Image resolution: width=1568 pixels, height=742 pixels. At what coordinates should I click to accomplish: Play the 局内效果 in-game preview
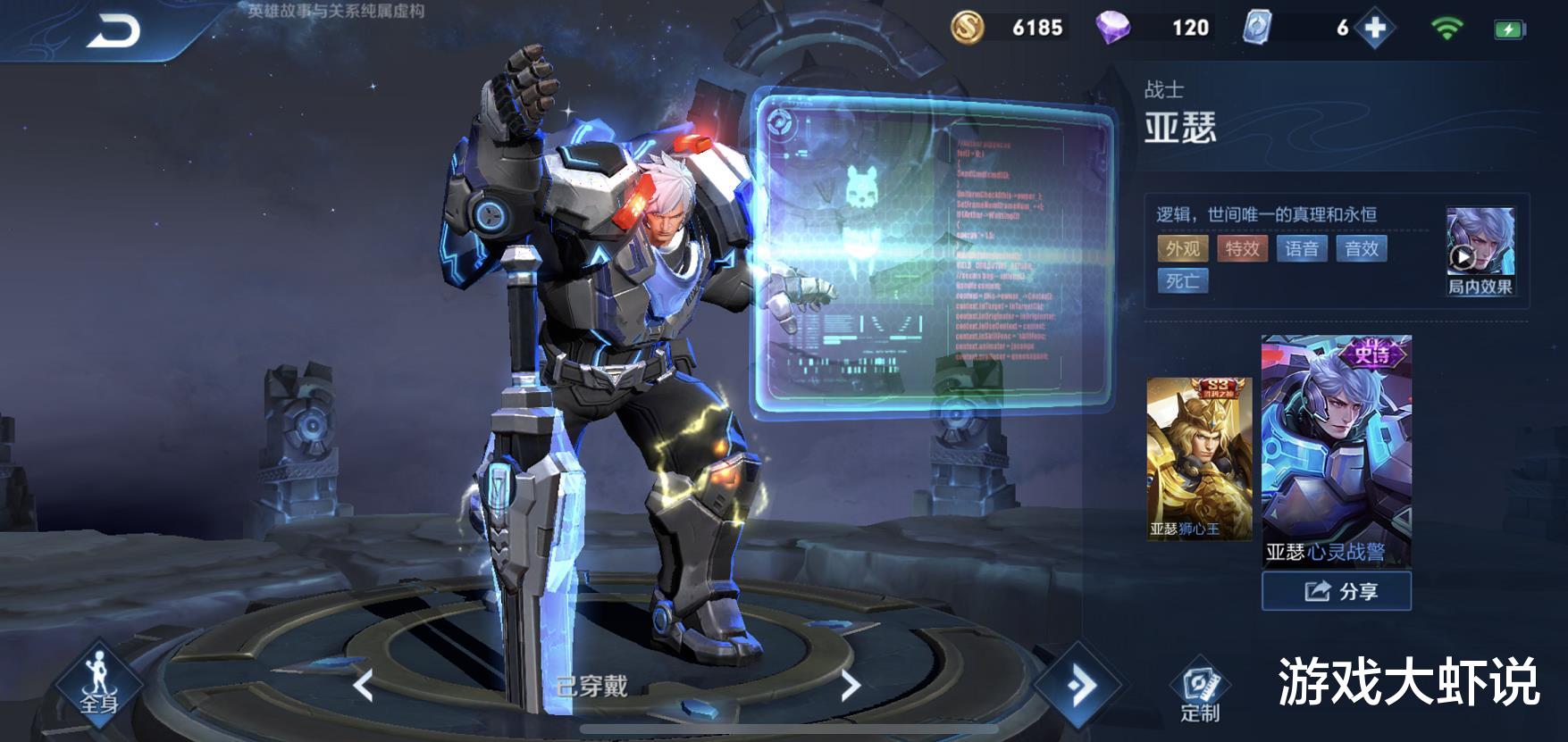pyautogui.click(x=1480, y=251)
